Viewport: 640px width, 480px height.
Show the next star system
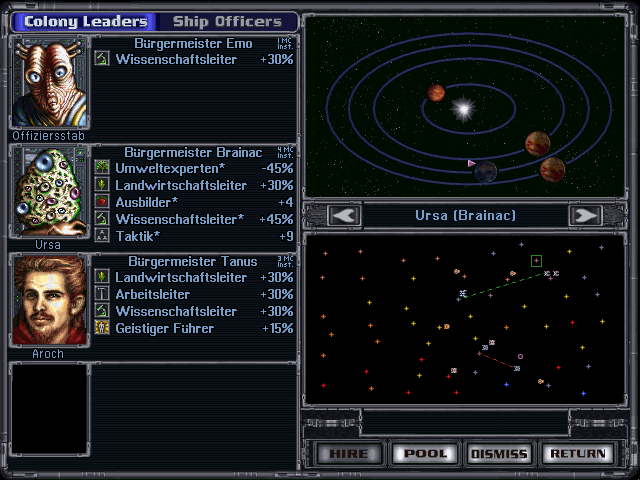(x=584, y=215)
